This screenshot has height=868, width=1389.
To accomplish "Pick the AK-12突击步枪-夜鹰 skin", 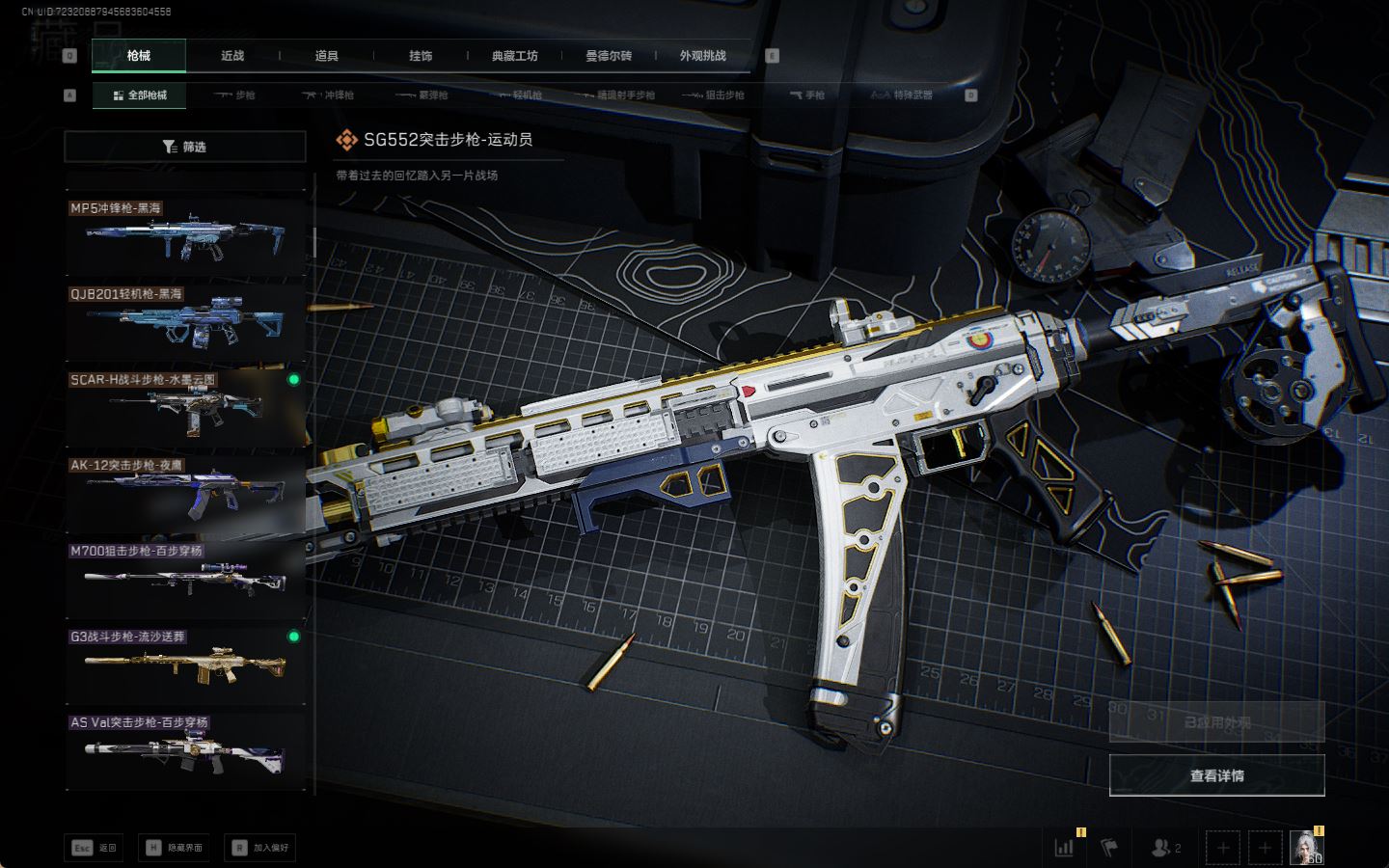I will pos(185,494).
